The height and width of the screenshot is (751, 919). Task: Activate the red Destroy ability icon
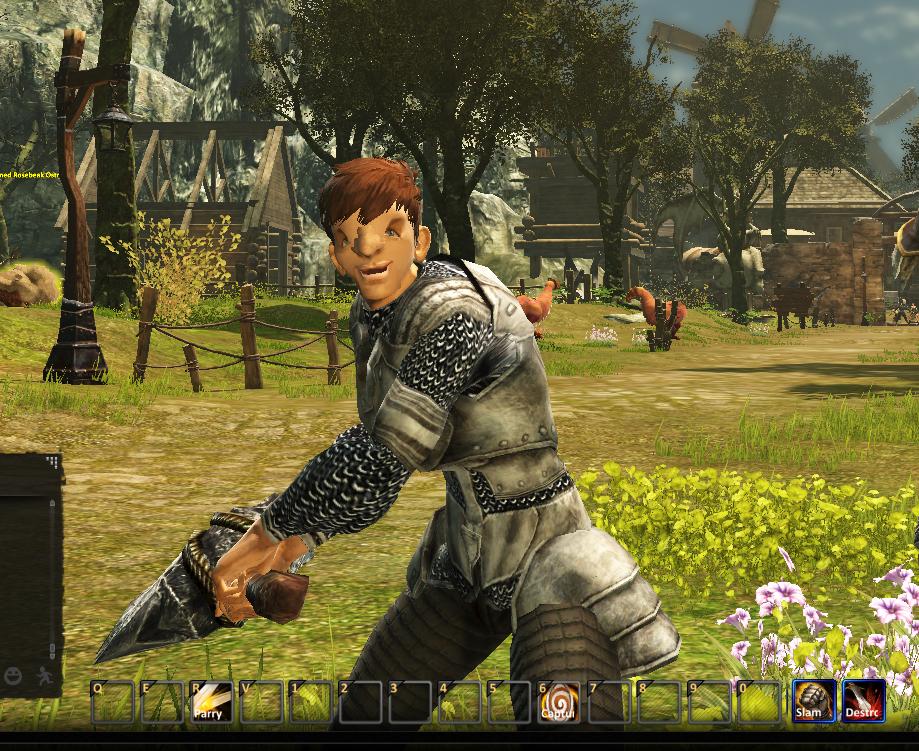[862, 702]
